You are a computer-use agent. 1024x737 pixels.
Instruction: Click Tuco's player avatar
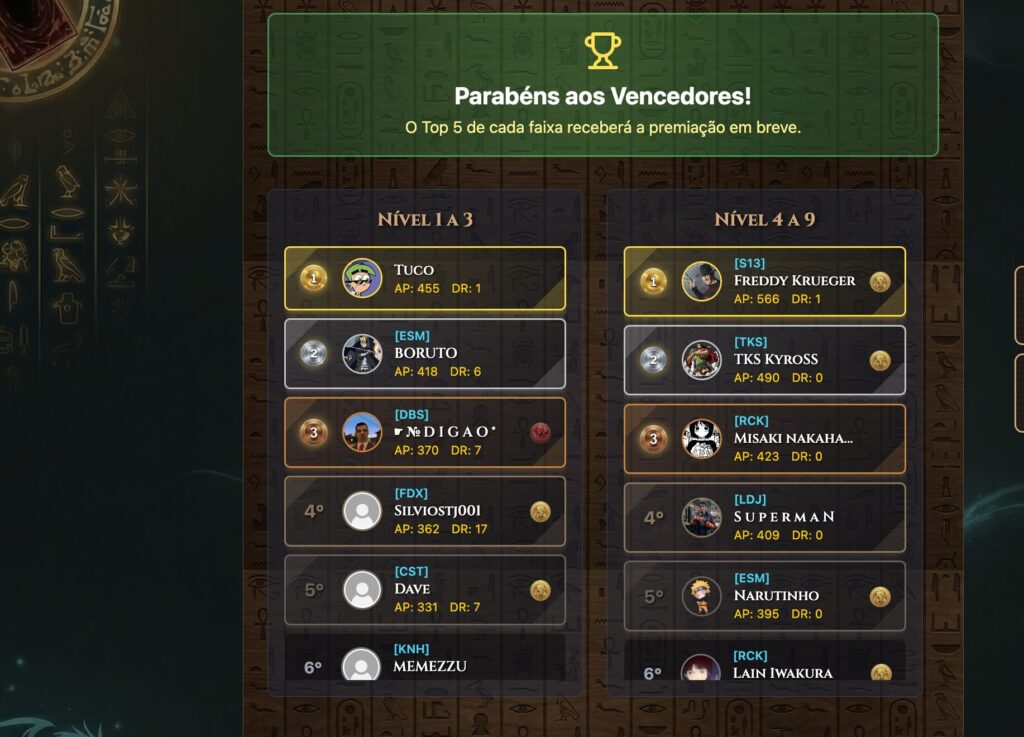(x=362, y=278)
